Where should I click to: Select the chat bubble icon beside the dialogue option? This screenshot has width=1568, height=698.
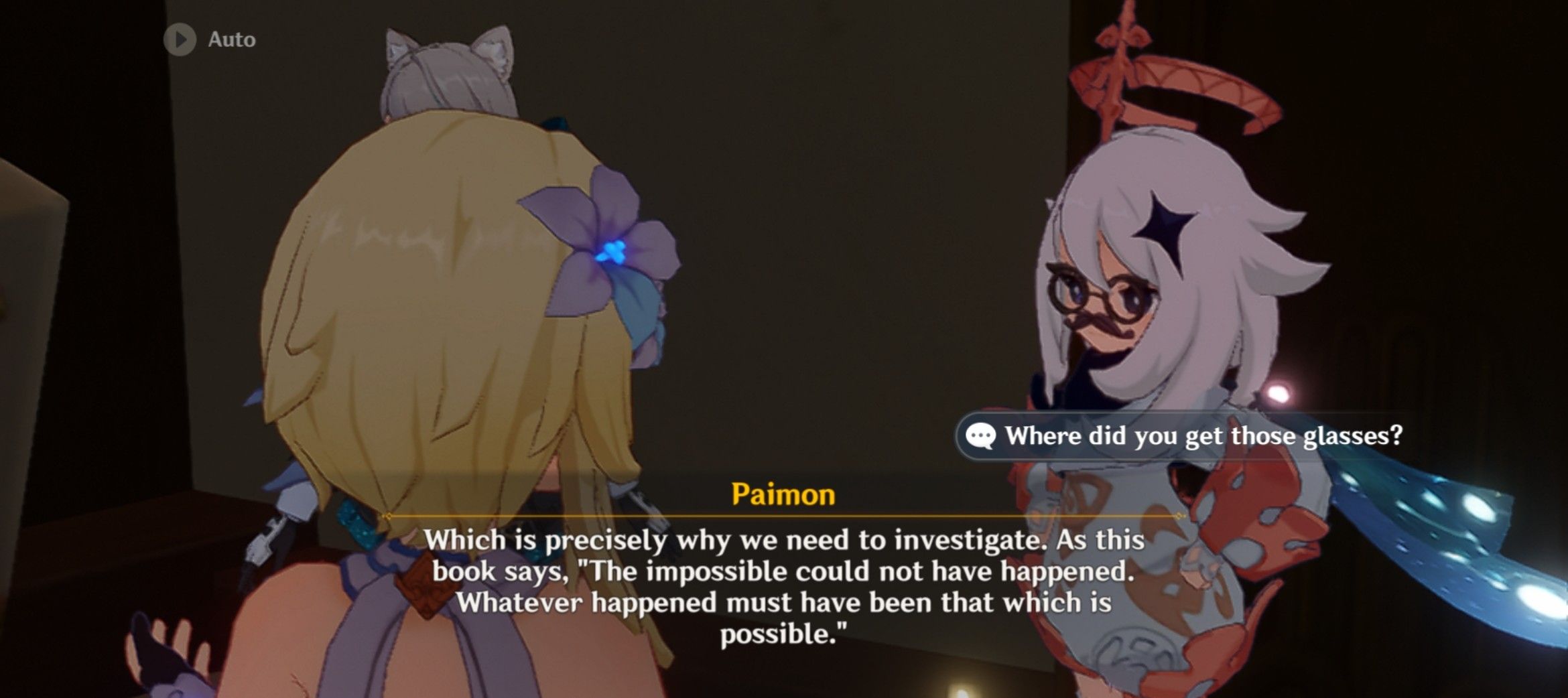(x=981, y=436)
